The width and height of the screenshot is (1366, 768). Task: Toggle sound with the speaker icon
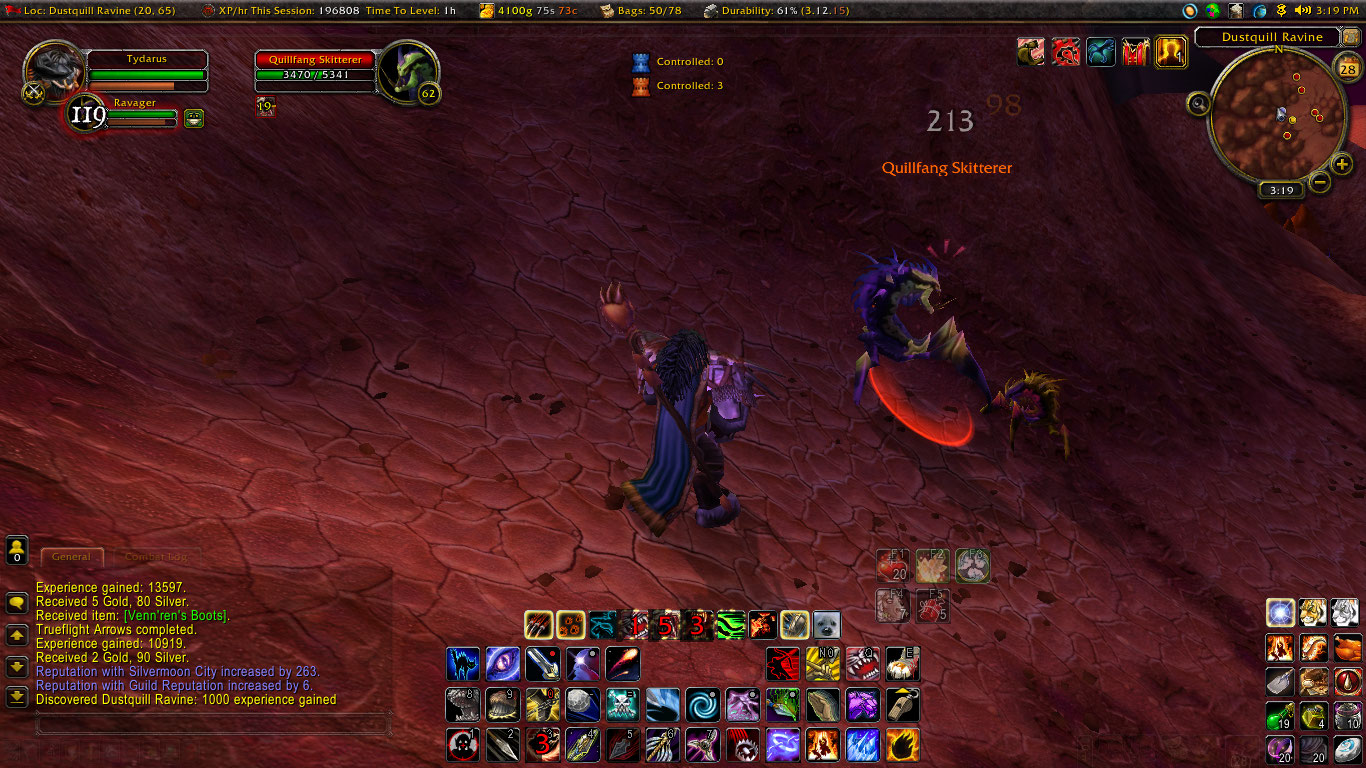(1302, 10)
